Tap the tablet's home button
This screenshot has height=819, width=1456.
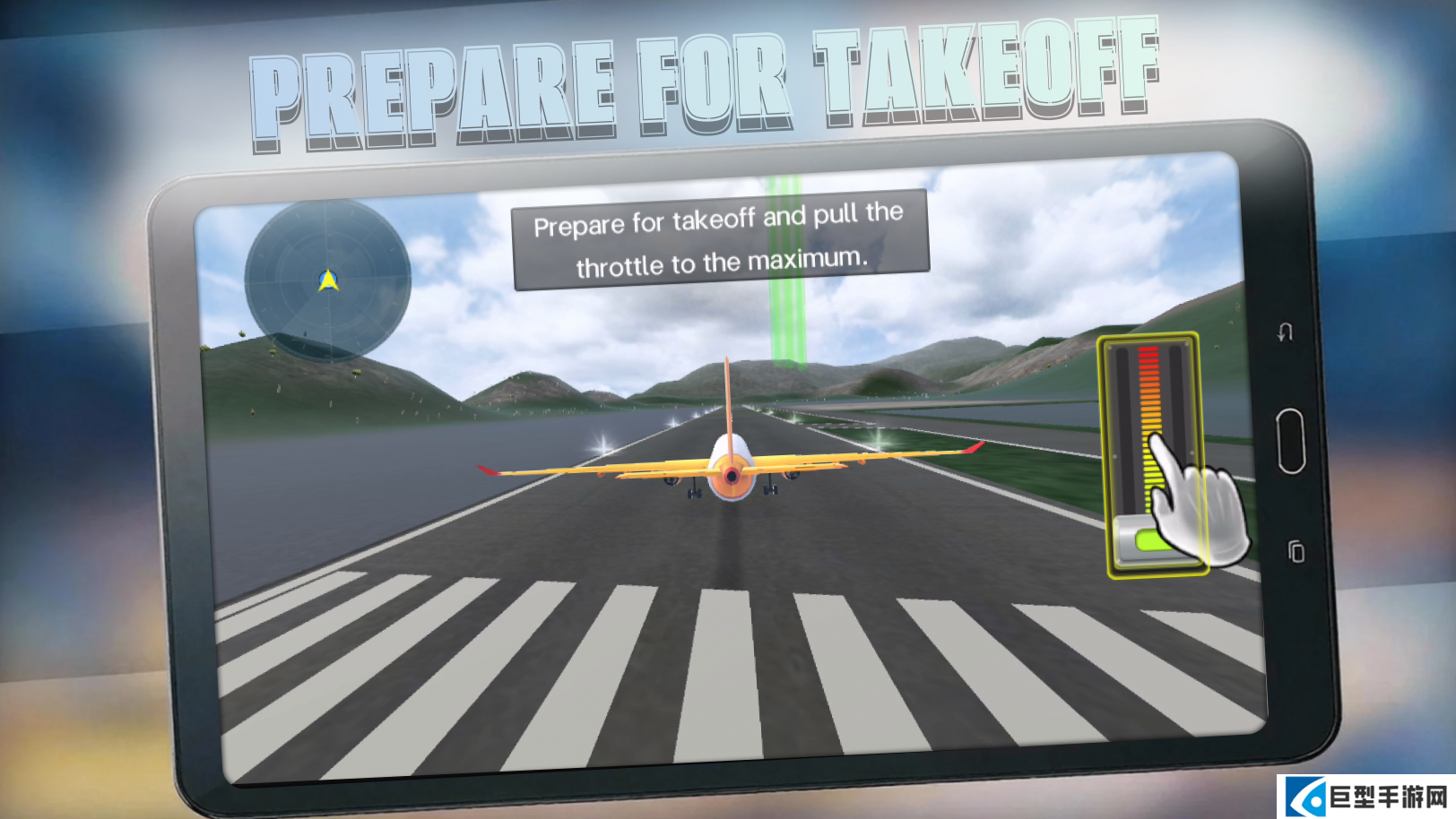pos(1290,441)
